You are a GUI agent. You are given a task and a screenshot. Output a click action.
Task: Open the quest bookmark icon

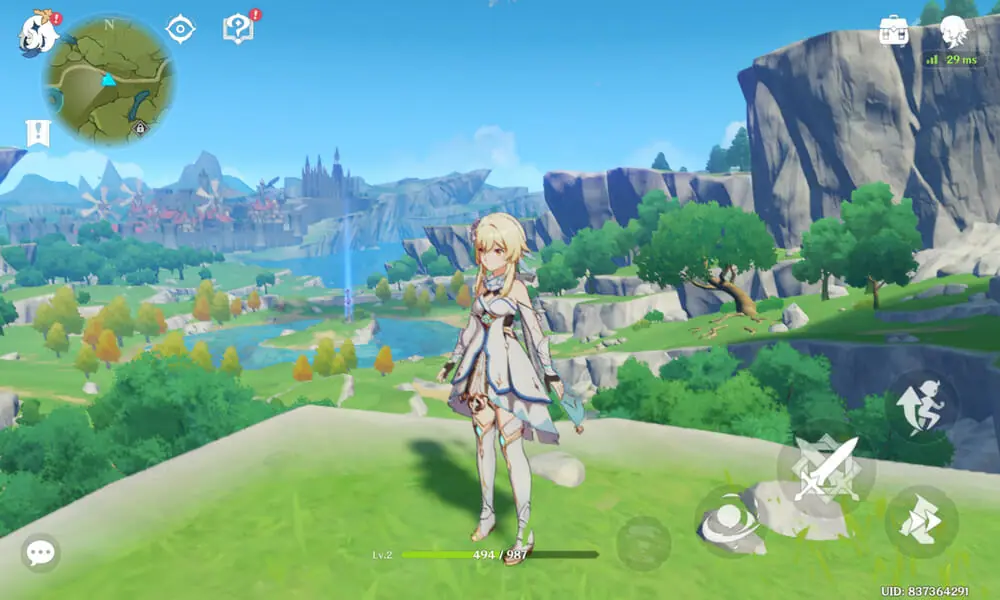tap(36, 134)
